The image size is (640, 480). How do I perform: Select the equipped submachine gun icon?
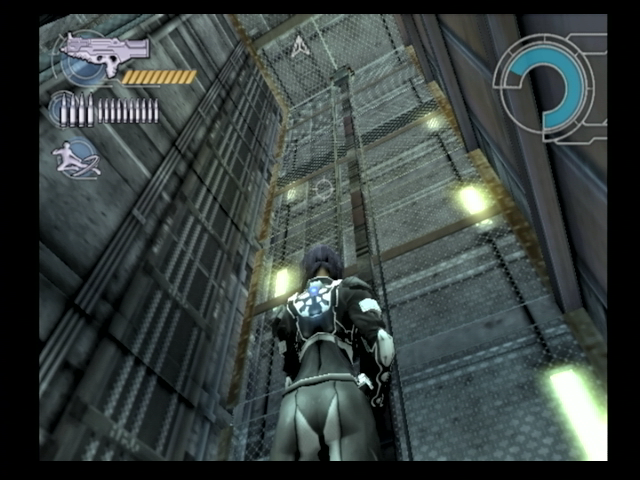coord(103,50)
